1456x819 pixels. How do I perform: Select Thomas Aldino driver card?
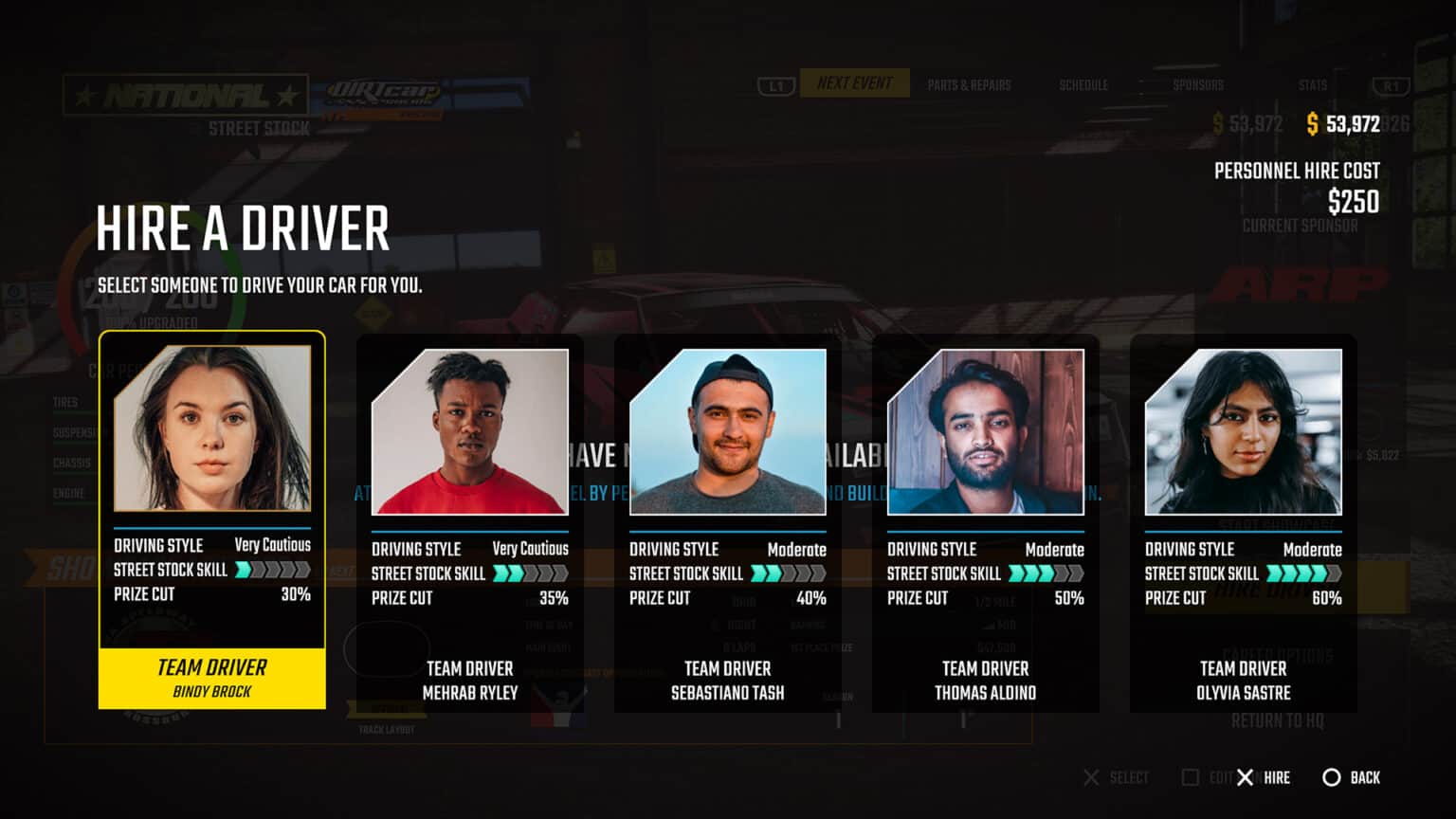coord(985,523)
